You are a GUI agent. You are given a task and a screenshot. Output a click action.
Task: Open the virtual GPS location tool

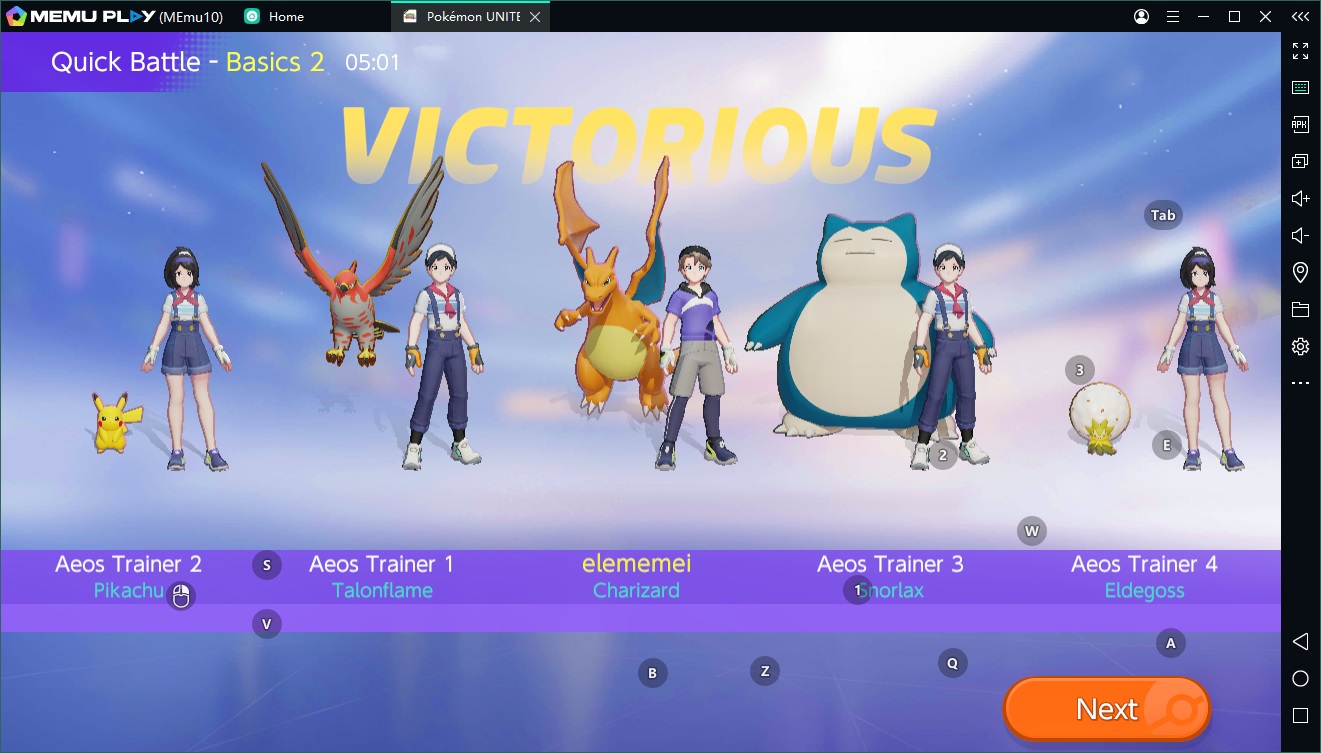1300,272
